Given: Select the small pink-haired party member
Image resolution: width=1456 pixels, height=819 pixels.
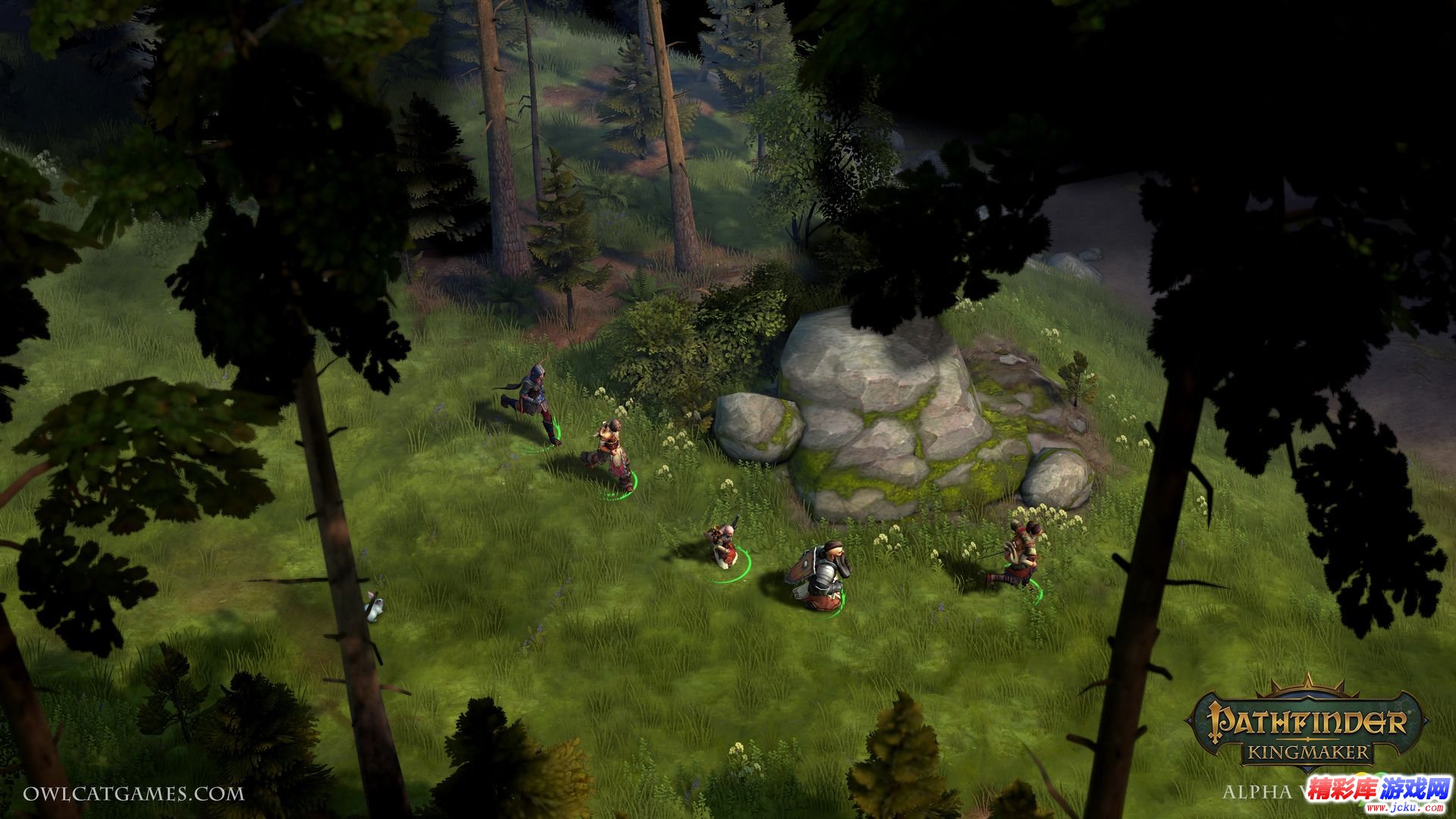Looking at the screenshot, I should click(721, 543).
